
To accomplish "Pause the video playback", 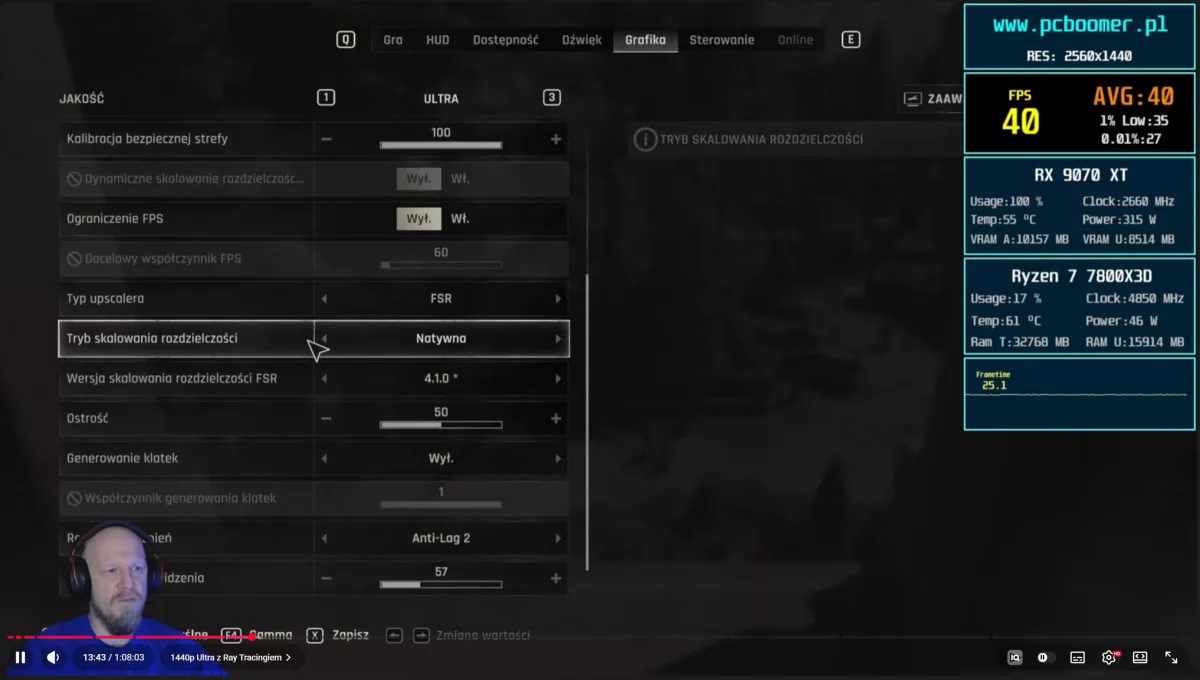I will coord(20,657).
